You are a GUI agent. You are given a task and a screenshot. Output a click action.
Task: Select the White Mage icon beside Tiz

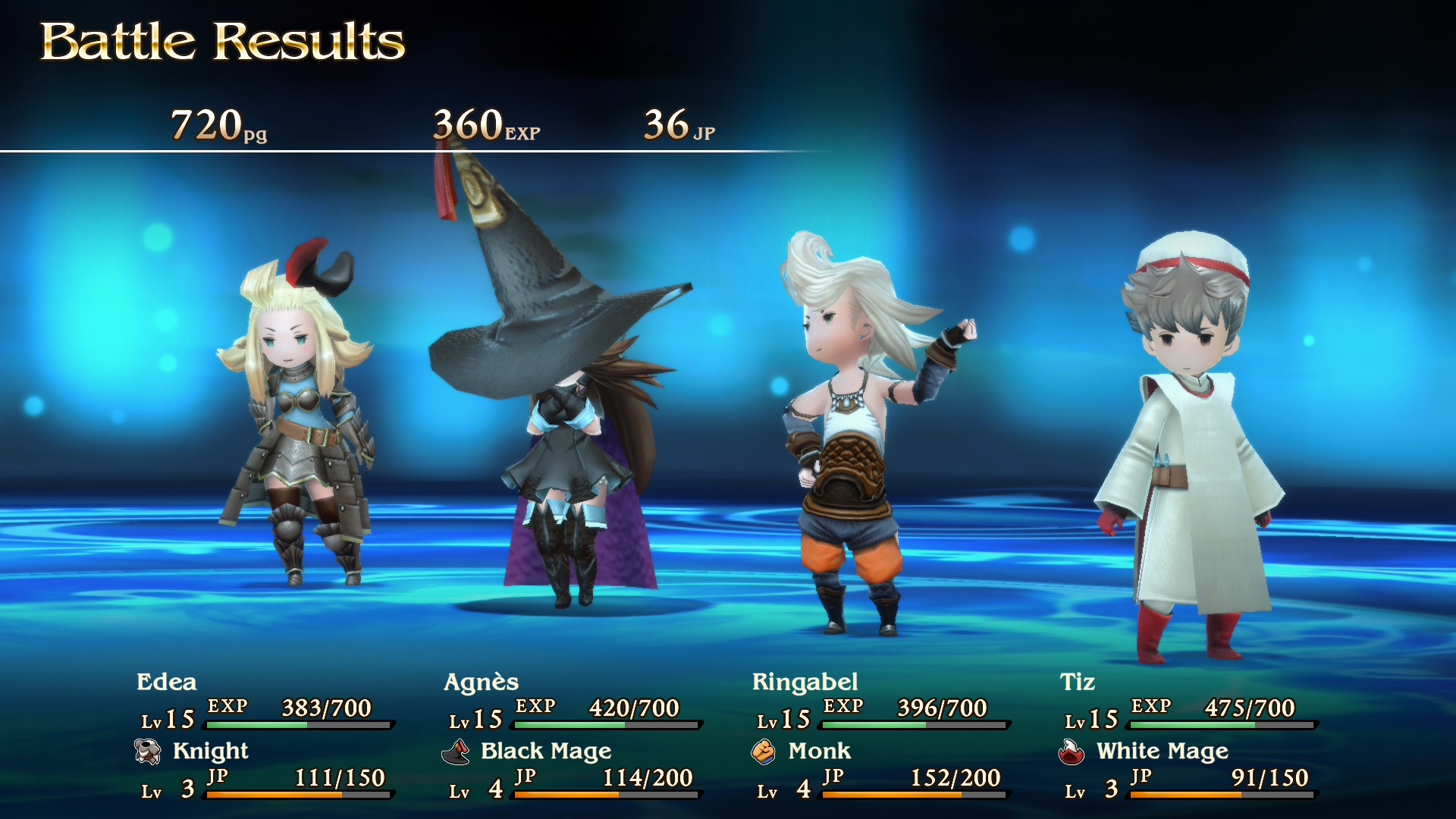pos(1072,752)
